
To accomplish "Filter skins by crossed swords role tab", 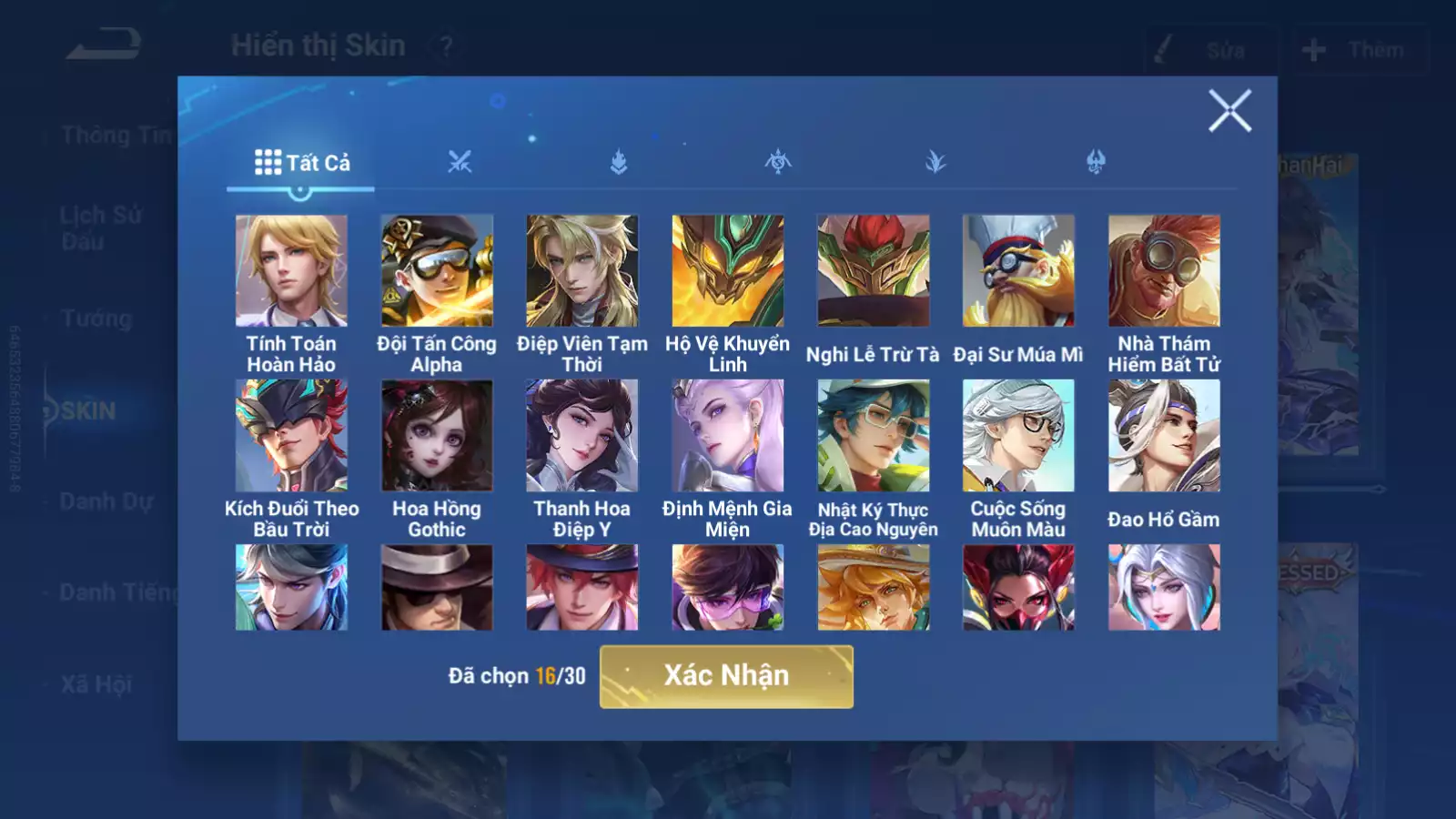I will (460, 163).
